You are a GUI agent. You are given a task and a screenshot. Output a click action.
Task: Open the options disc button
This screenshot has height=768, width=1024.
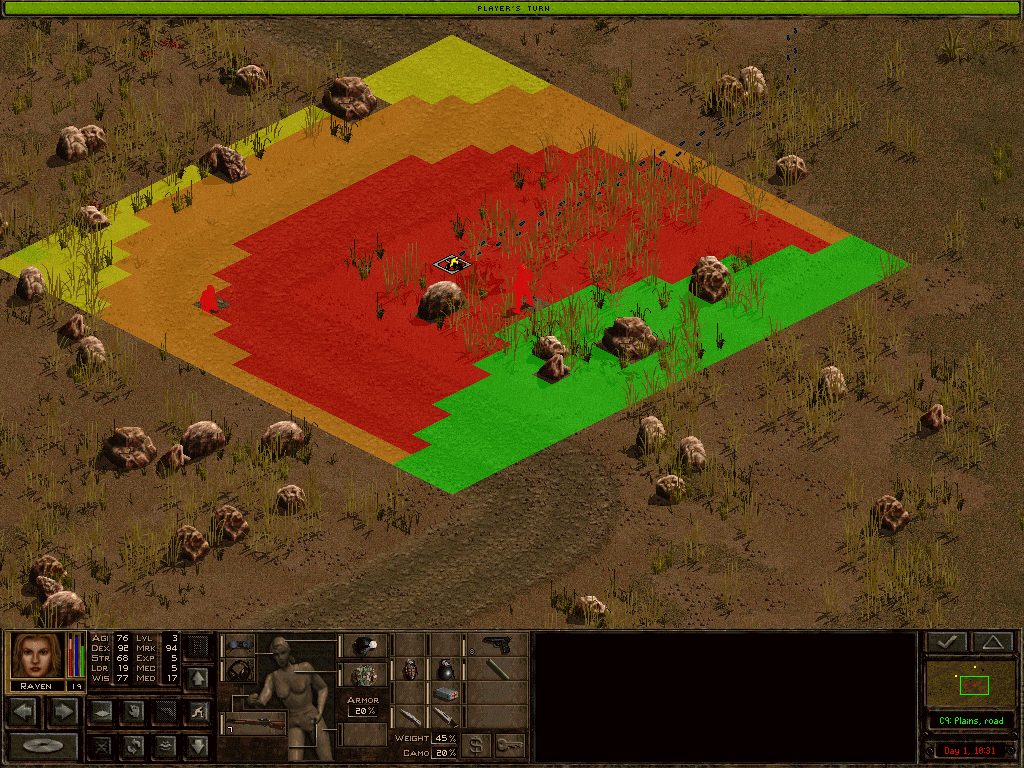(x=43, y=745)
